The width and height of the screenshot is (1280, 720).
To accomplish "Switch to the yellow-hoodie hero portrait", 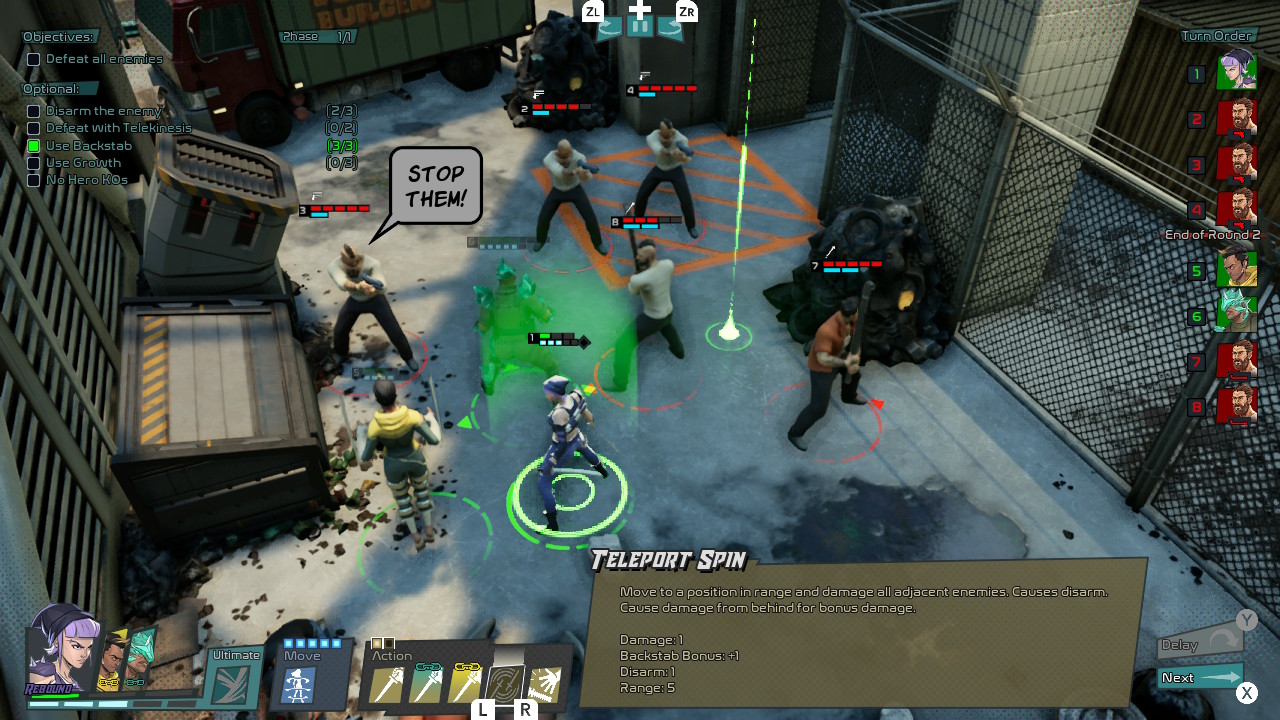I will pos(113,660).
